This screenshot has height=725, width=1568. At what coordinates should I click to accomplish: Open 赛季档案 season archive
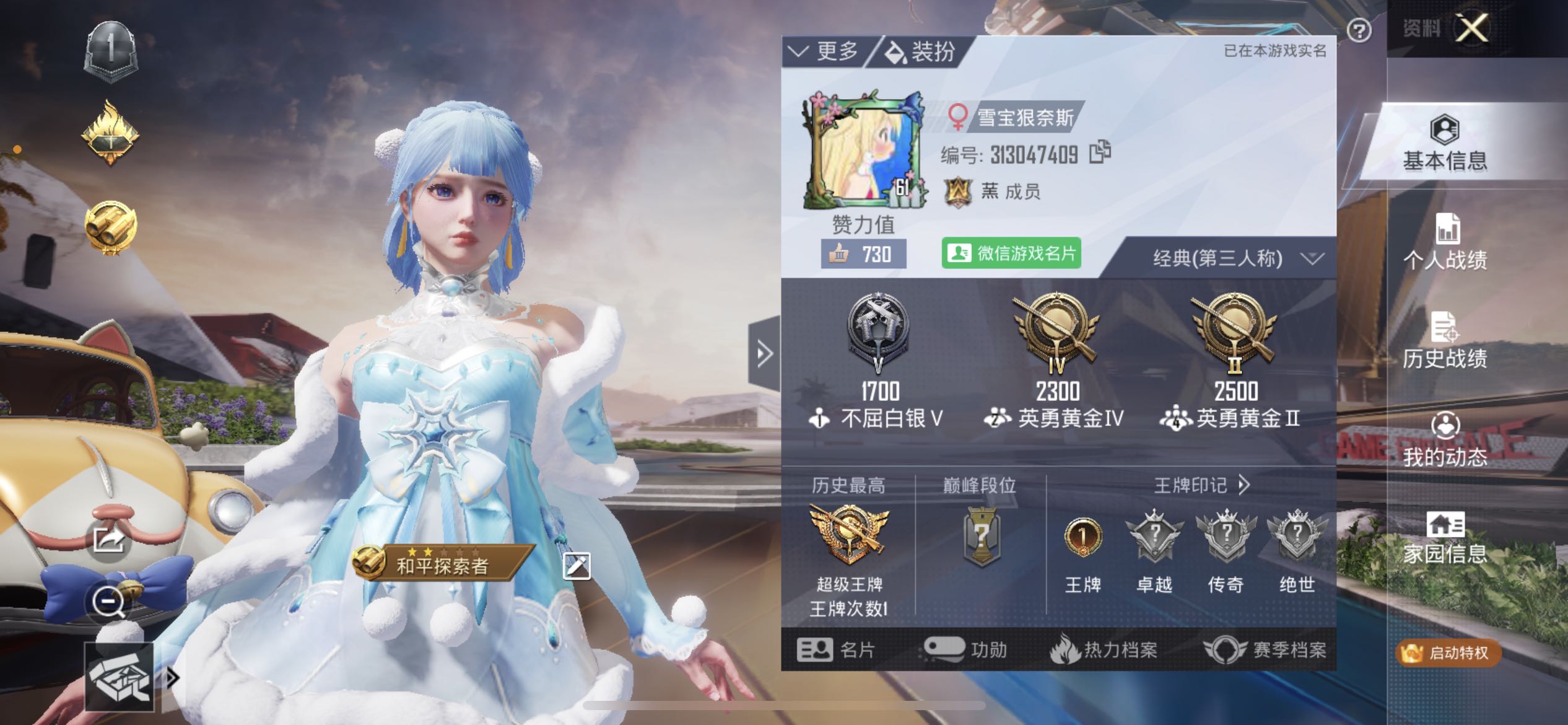(x=1265, y=650)
